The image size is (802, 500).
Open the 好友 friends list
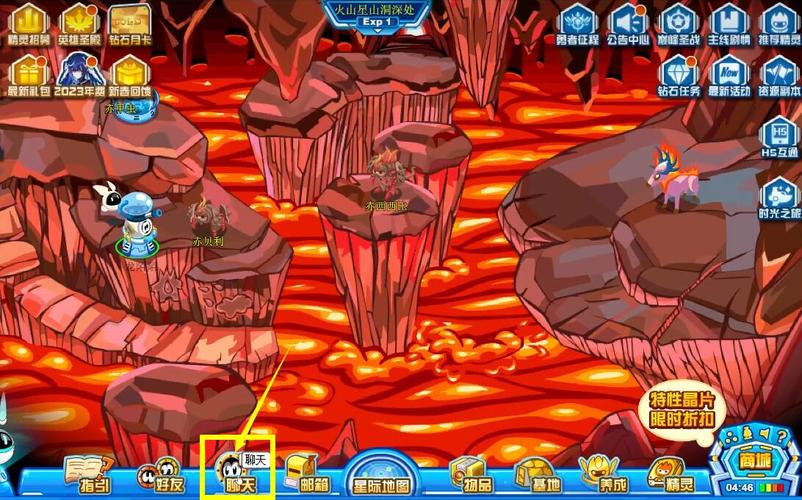click(160, 474)
